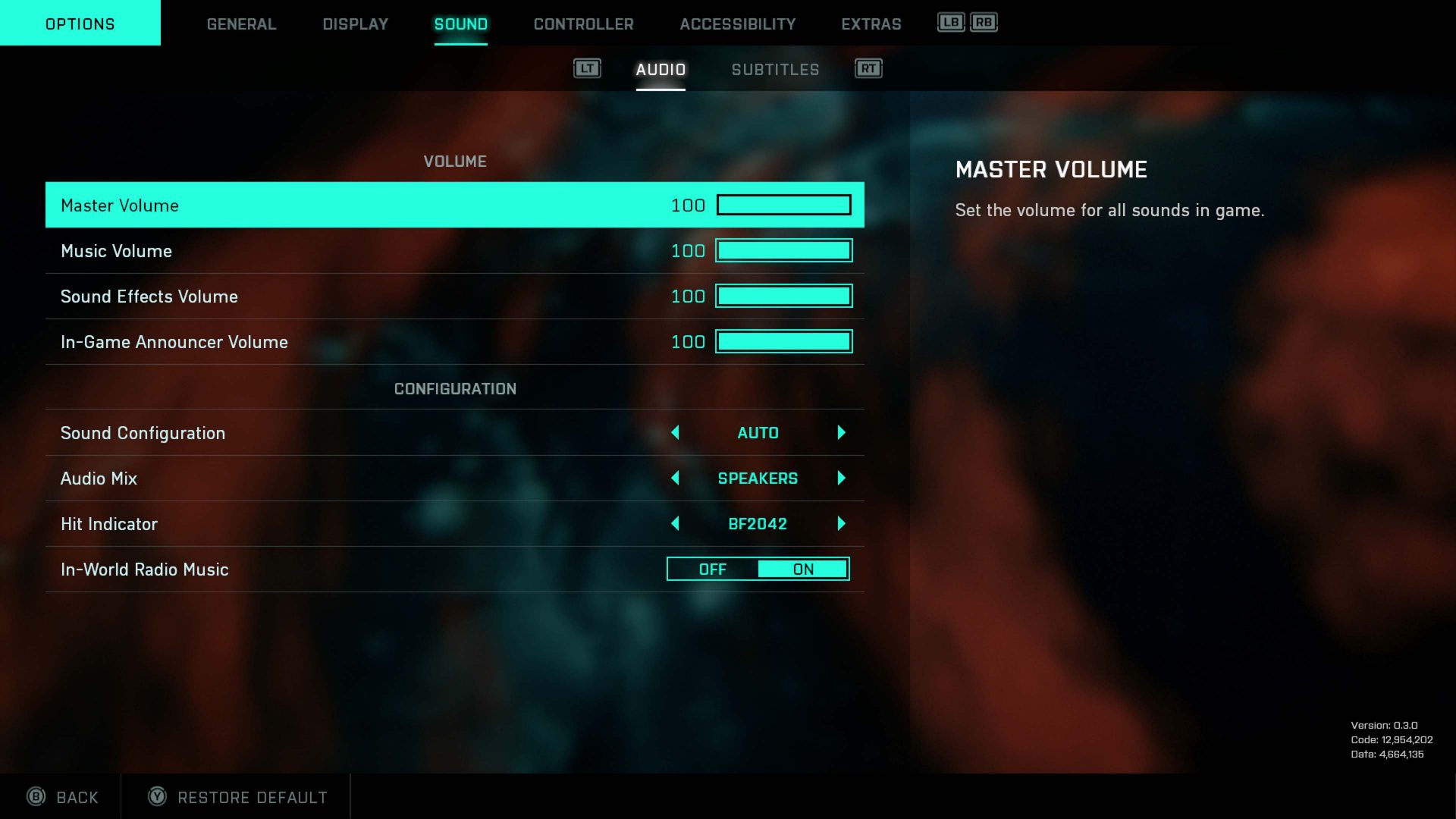Keep In-World Radio Music set to ON
This screenshot has height=819, width=1456.
click(804, 569)
